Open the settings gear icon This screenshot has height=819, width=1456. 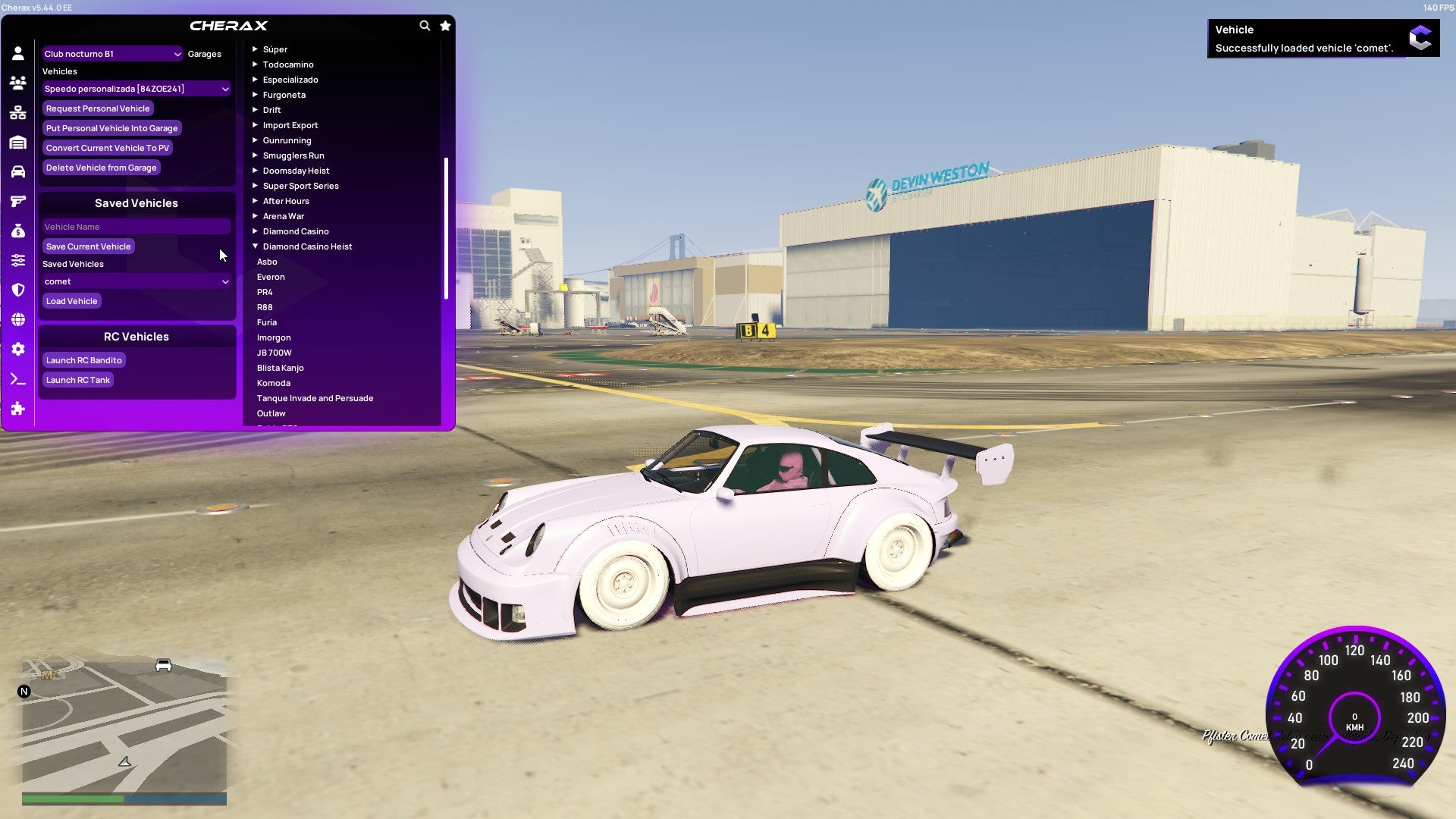[x=18, y=349]
